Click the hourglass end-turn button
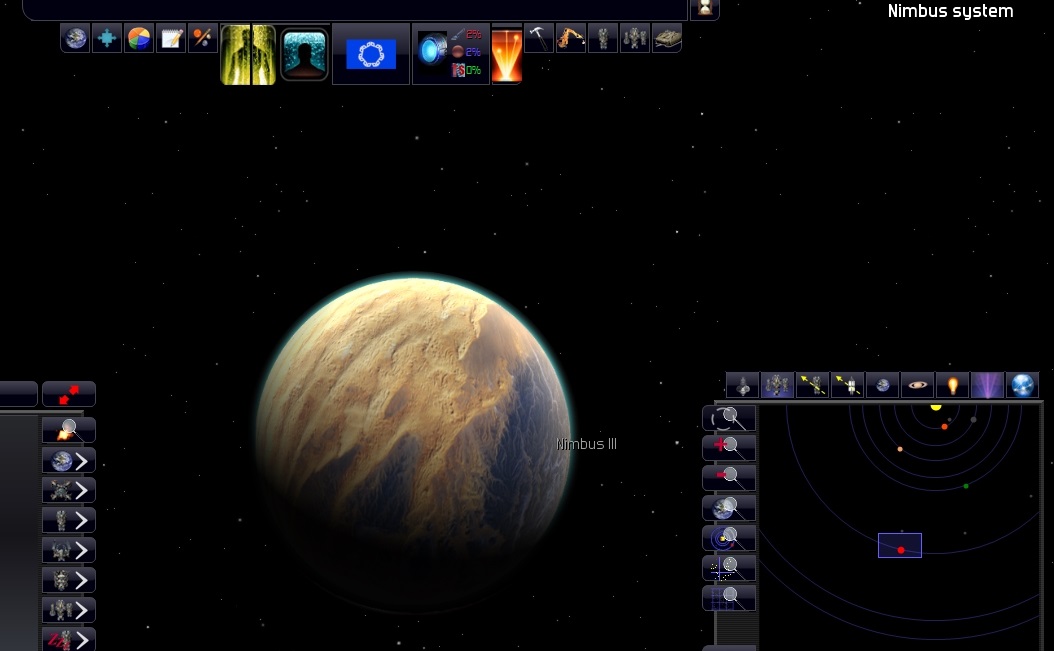Screen dimensions: 1054x651 [704, 9]
